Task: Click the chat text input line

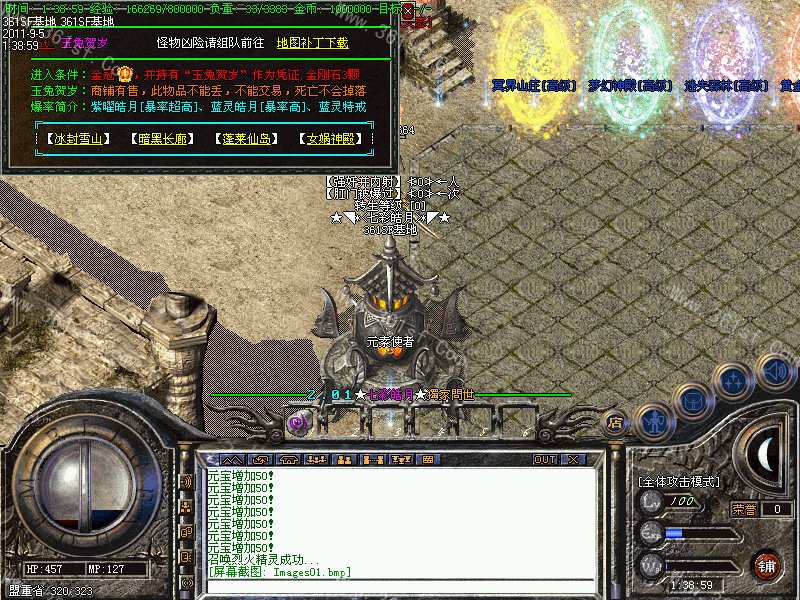Action: point(400,585)
